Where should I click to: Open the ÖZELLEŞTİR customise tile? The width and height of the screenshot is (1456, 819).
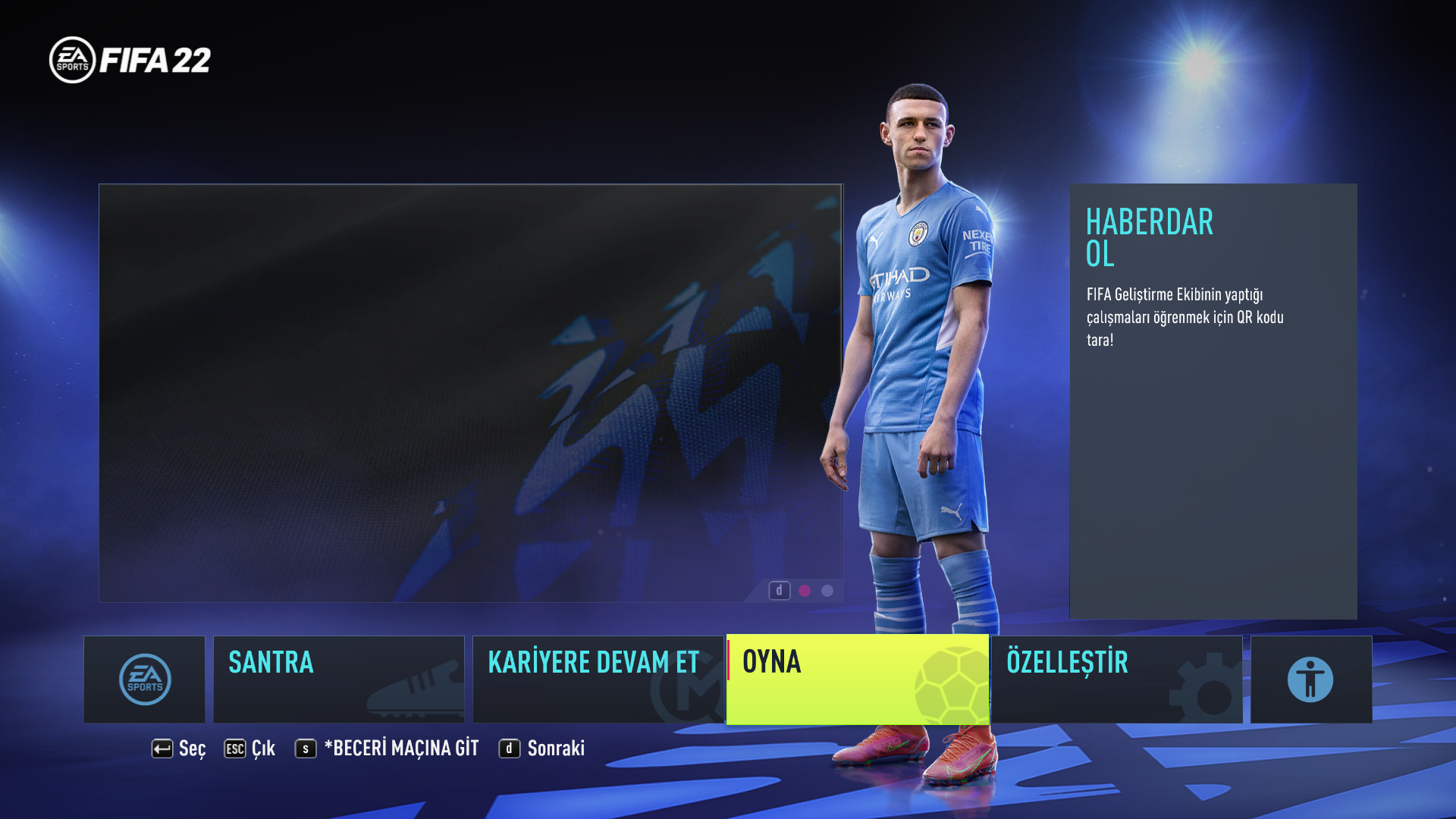[1116, 679]
